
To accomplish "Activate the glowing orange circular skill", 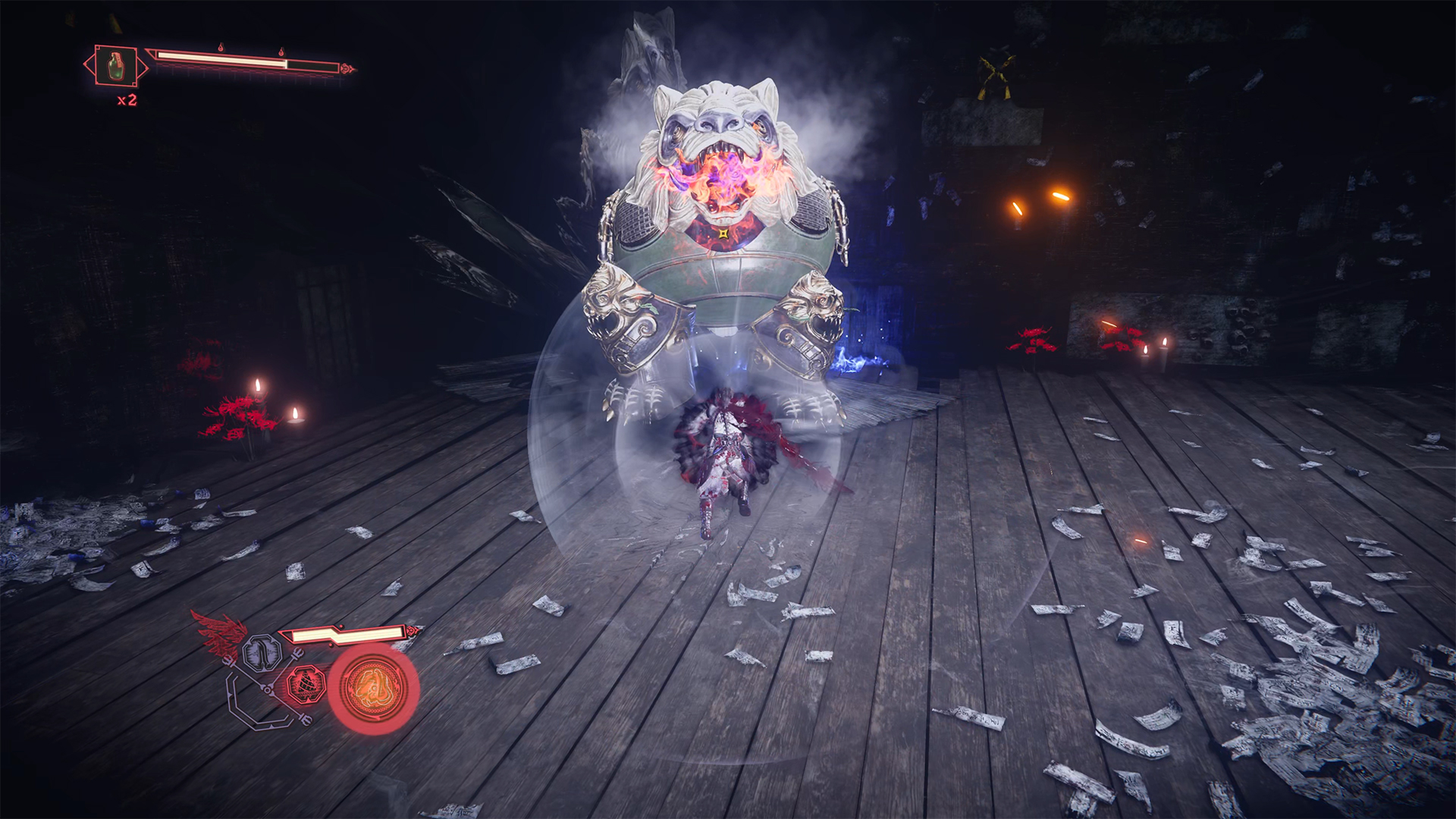I will point(372,688).
